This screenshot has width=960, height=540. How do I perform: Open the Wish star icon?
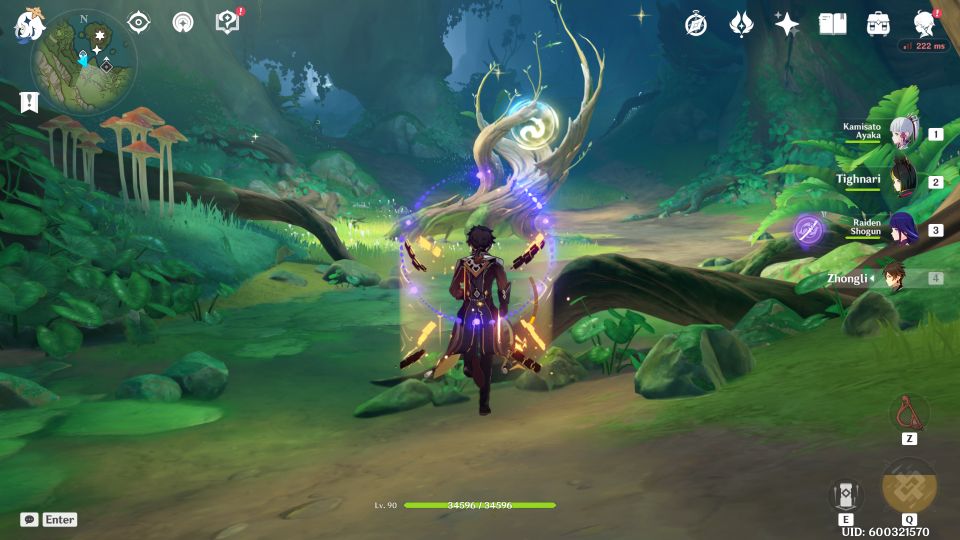[787, 24]
